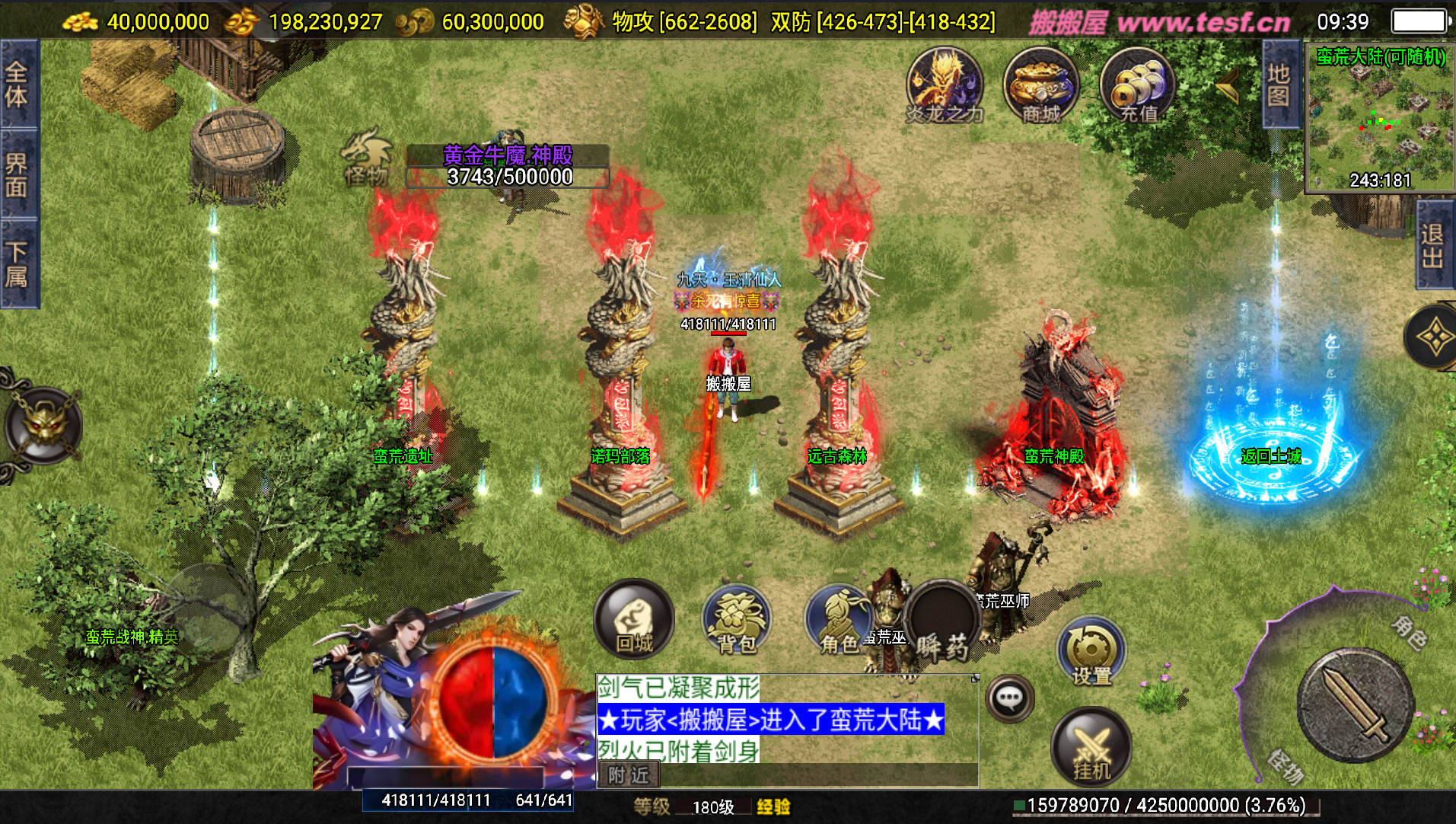Open the 地图 map tab
The image size is (1456, 824).
(x=1279, y=85)
